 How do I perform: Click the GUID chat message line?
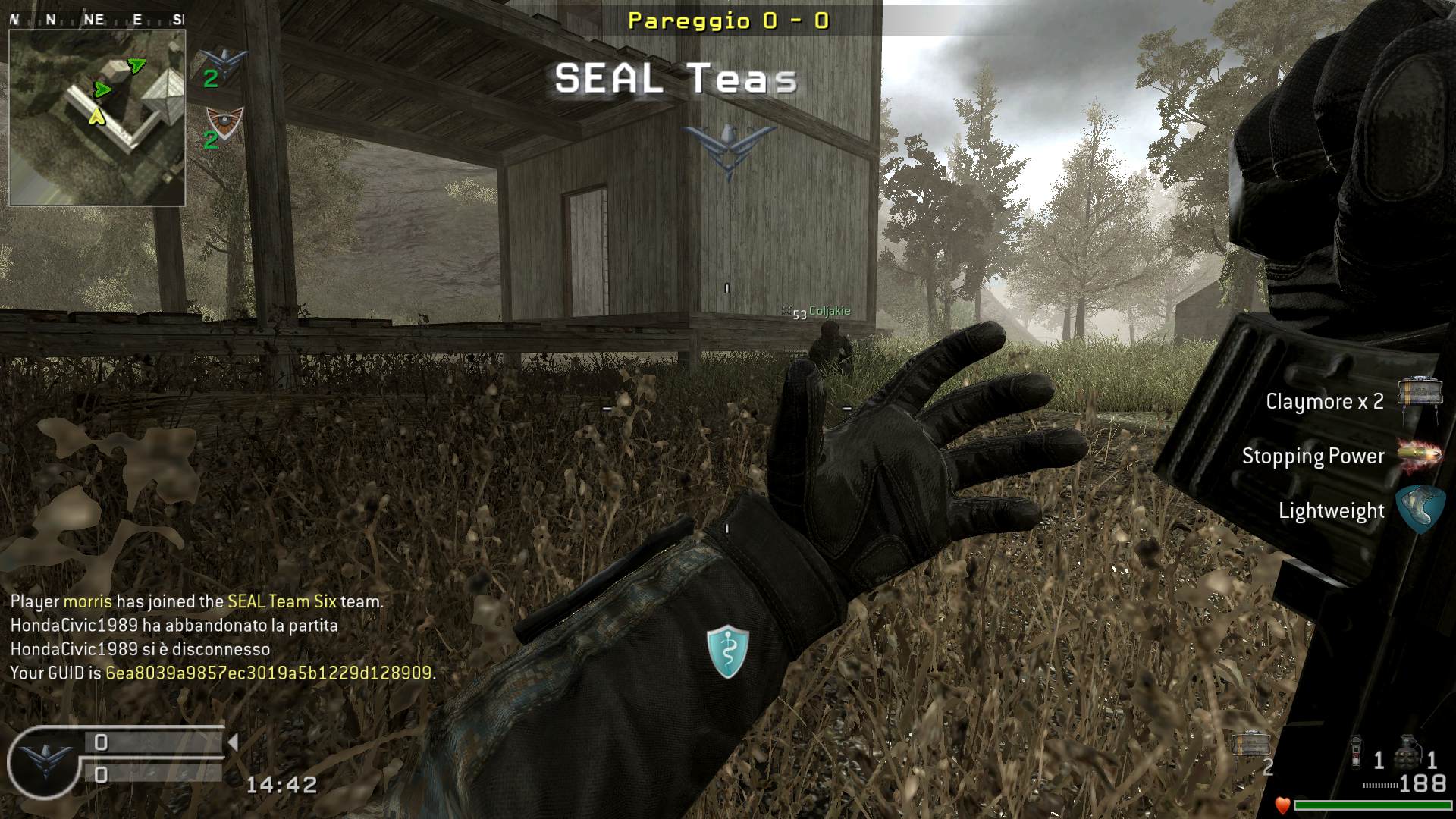click(x=223, y=673)
